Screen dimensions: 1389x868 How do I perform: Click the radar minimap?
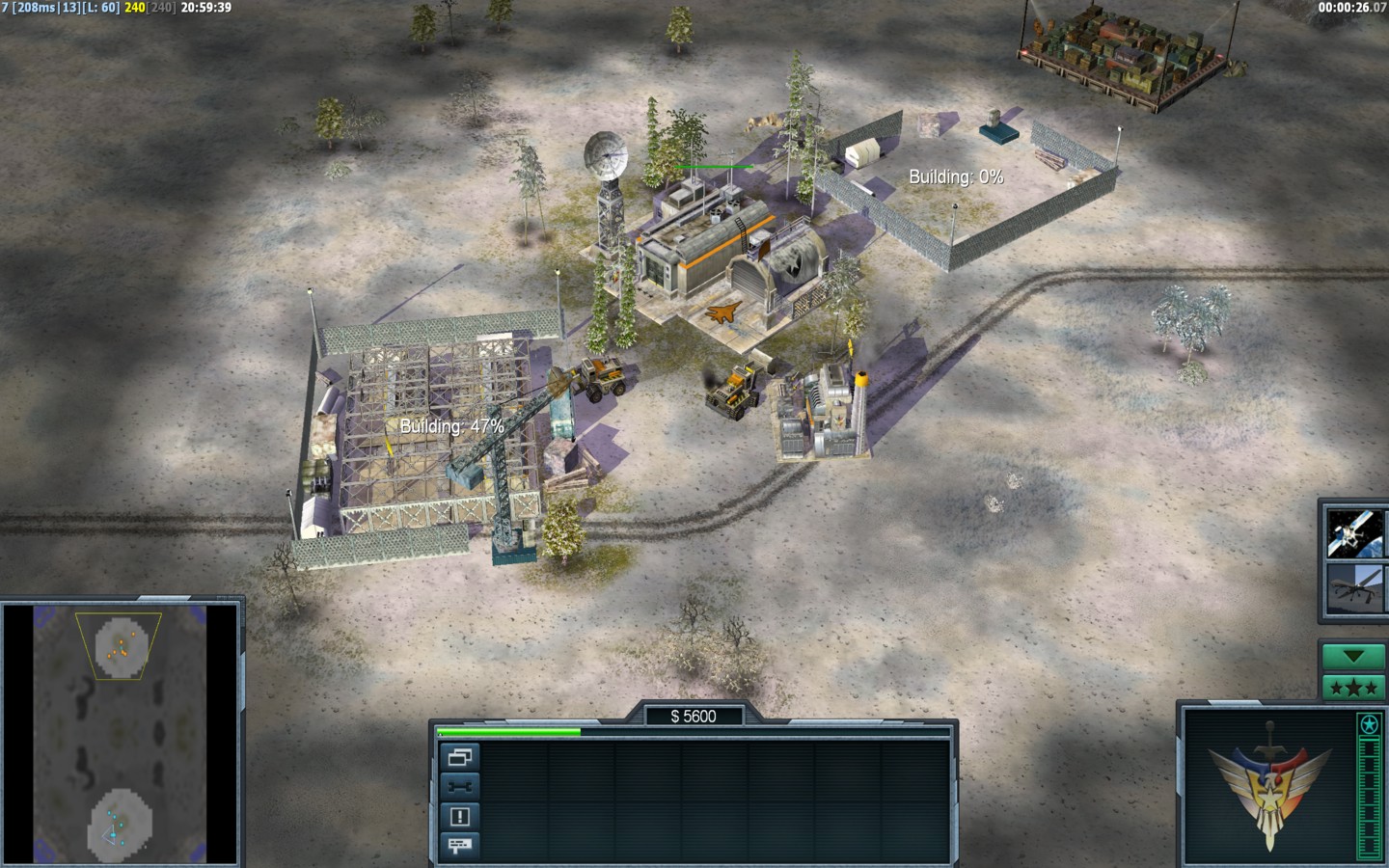tap(121, 734)
